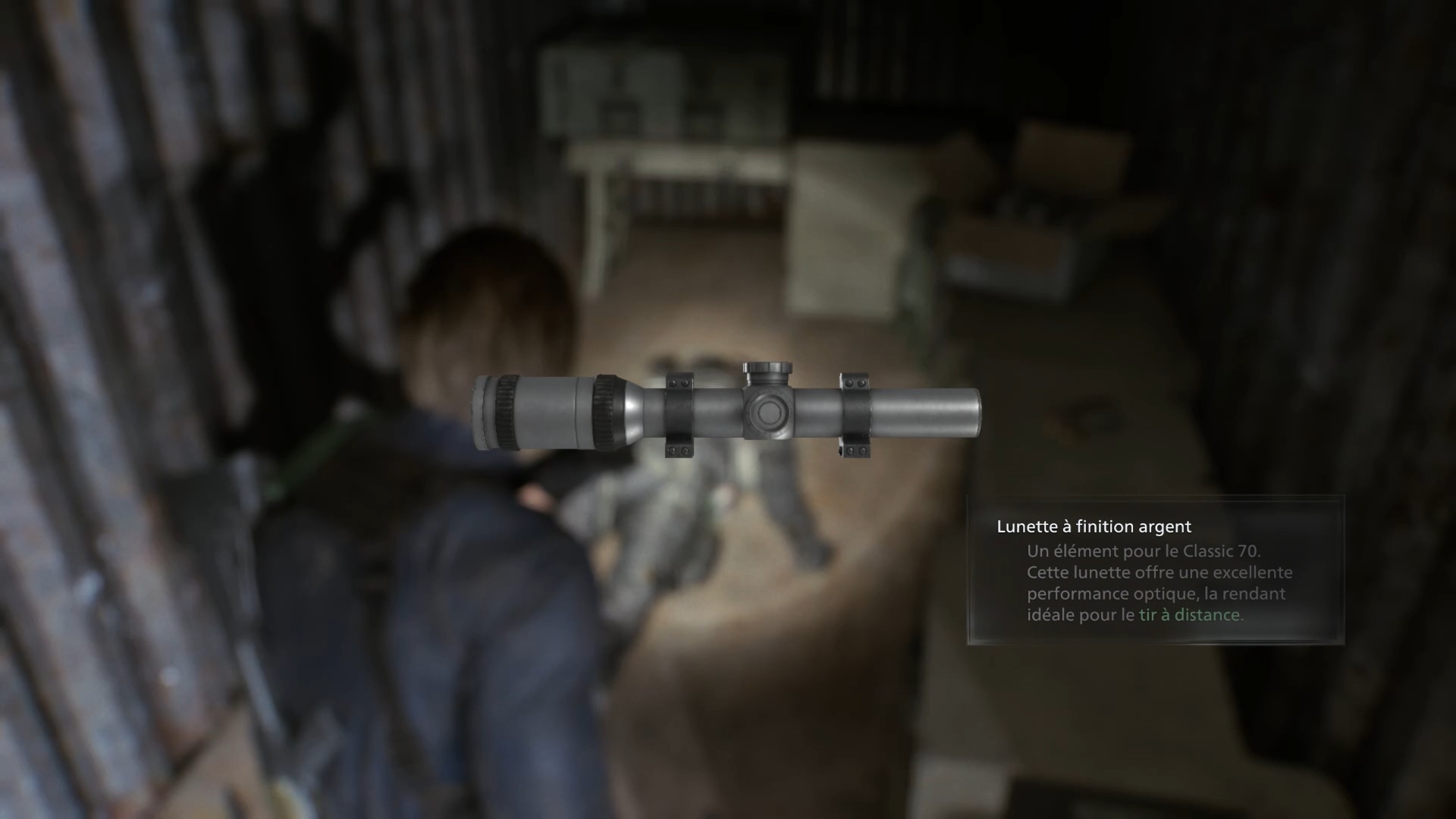Select the Lunette à finition argent description panel
The image size is (1456, 819).
1155,570
